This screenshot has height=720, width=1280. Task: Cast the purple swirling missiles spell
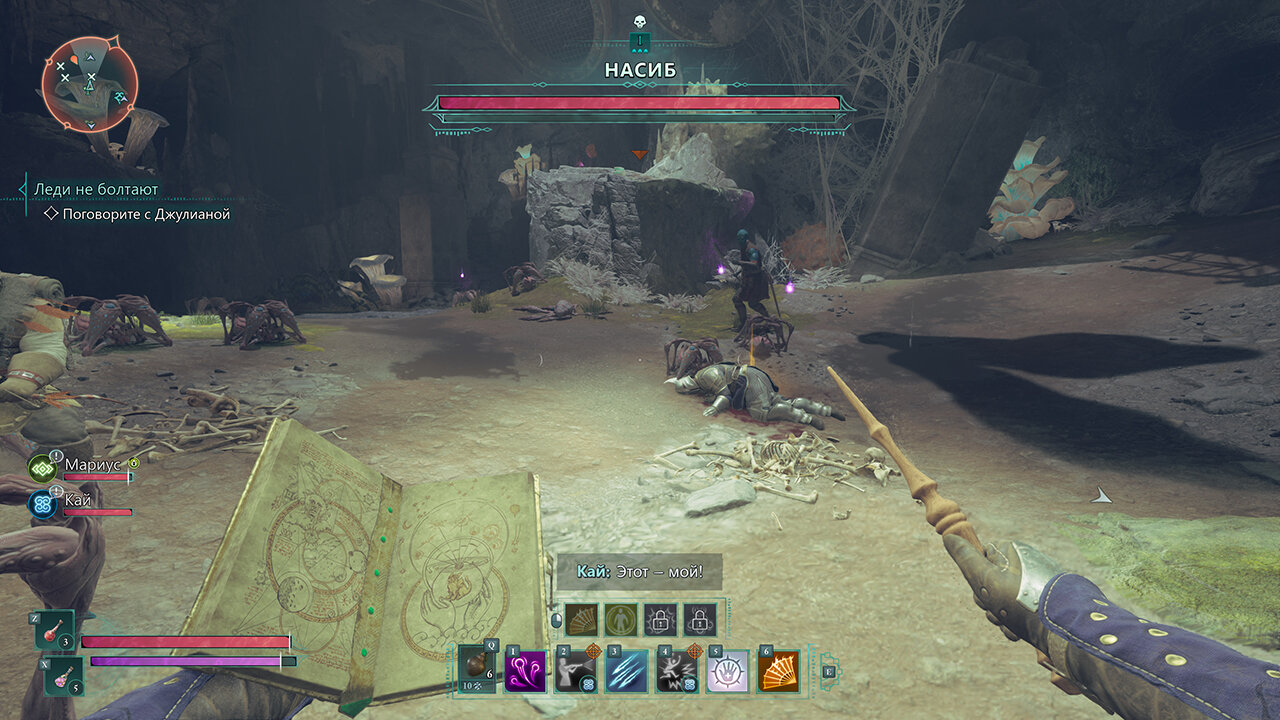coord(526,671)
